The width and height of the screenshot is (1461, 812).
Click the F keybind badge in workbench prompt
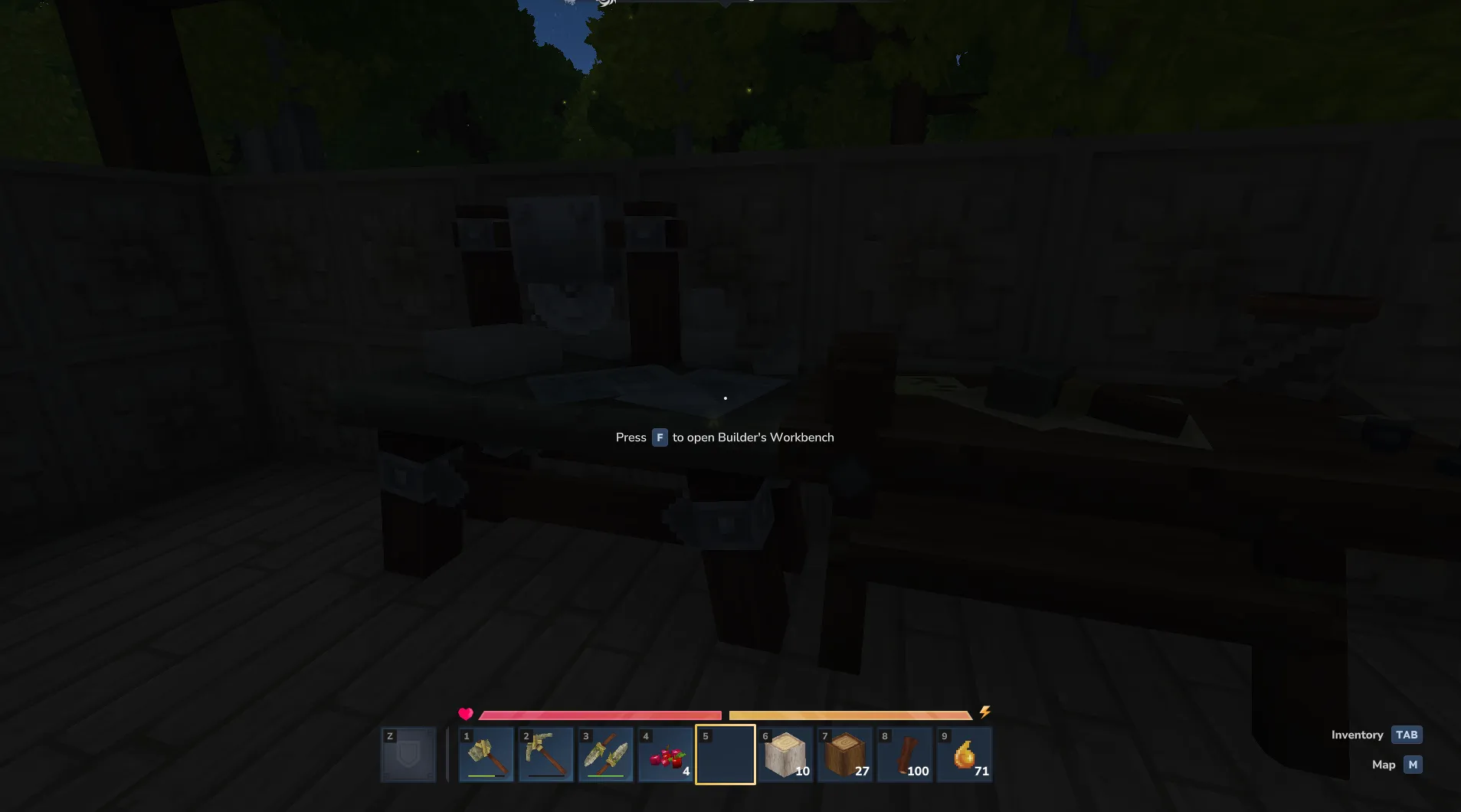[659, 437]
